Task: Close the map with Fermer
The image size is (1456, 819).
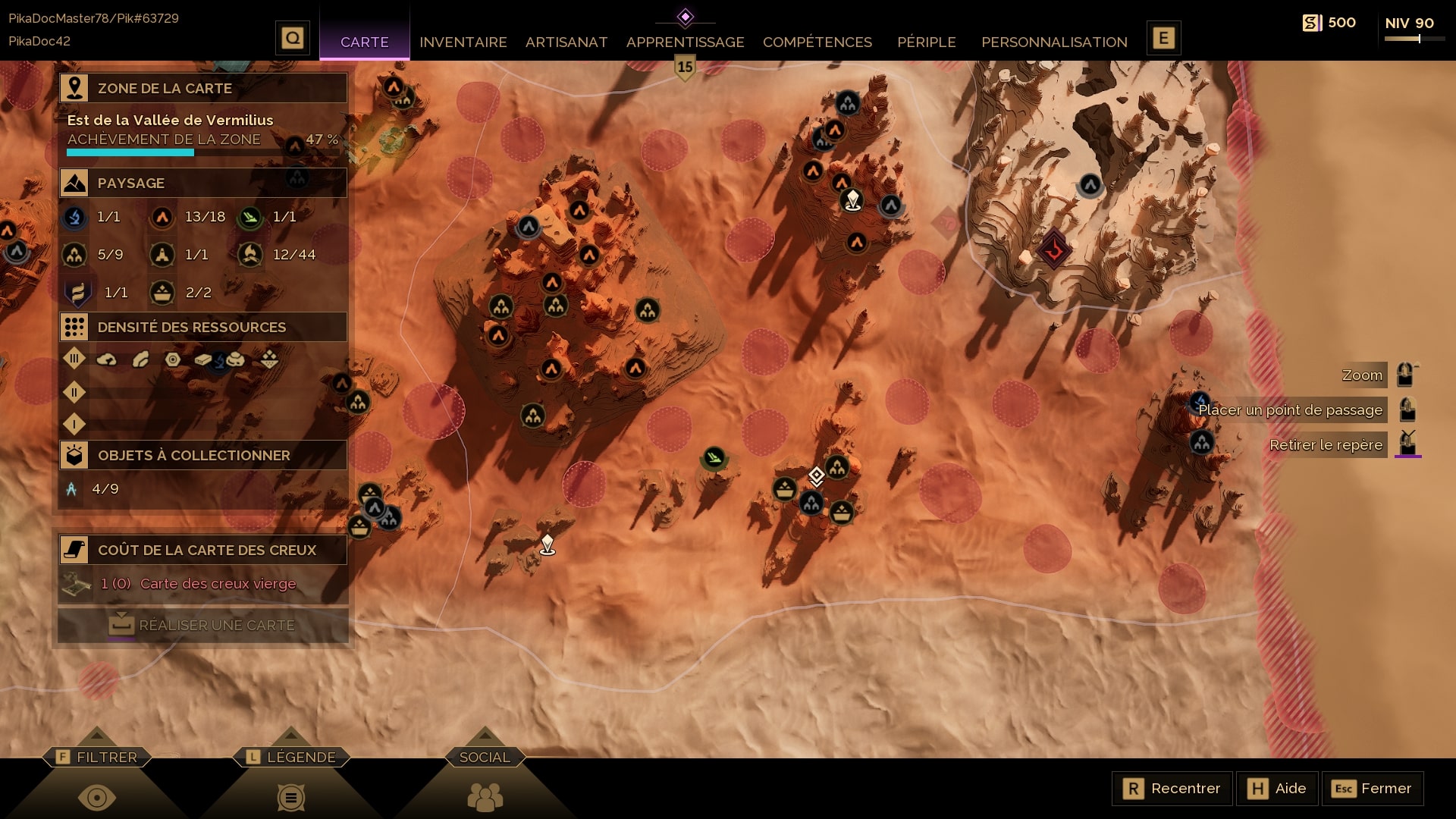Action: 1372,789
